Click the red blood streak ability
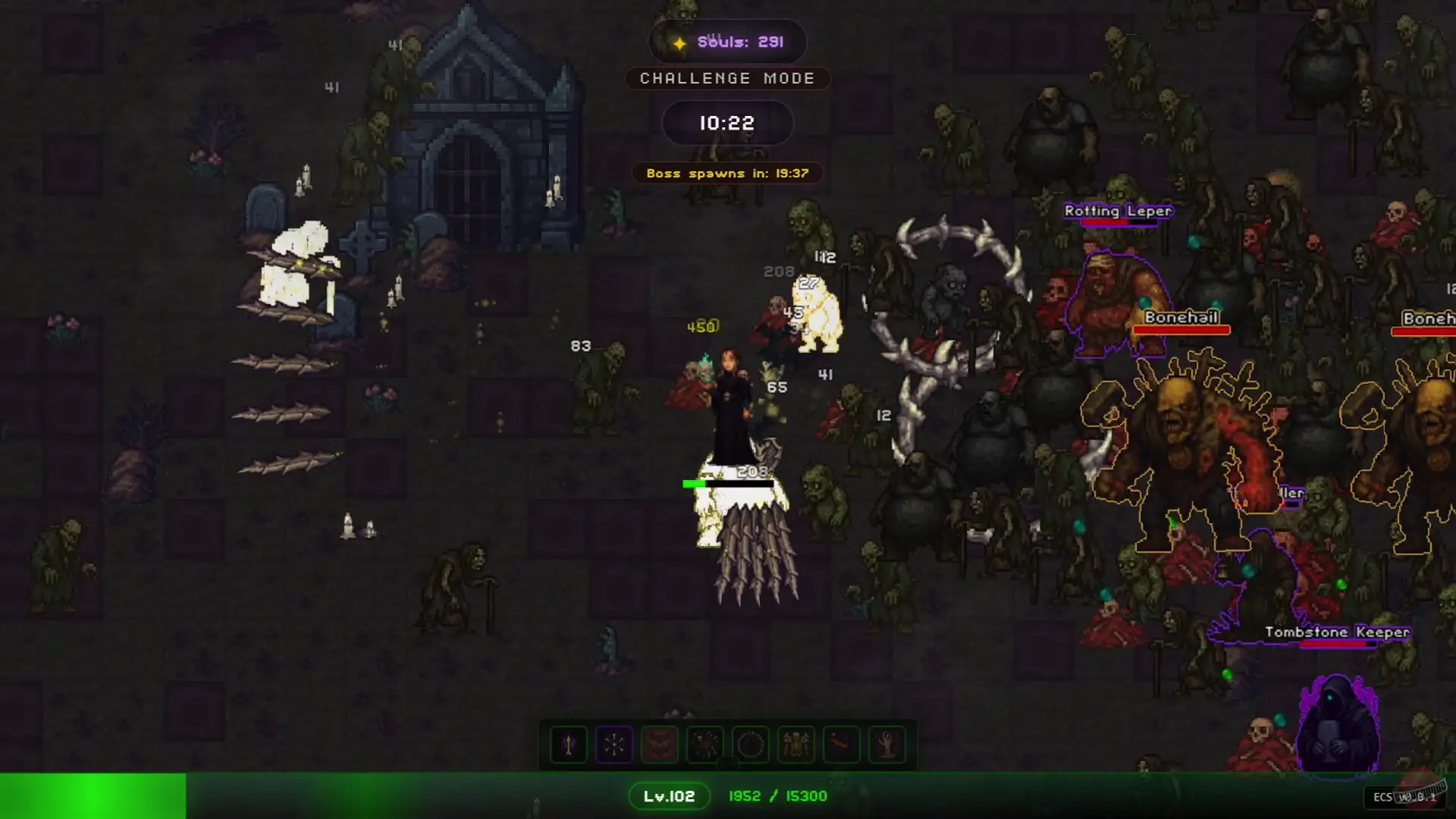Screen dimensions: 1456x819 (x=841, y=745)
